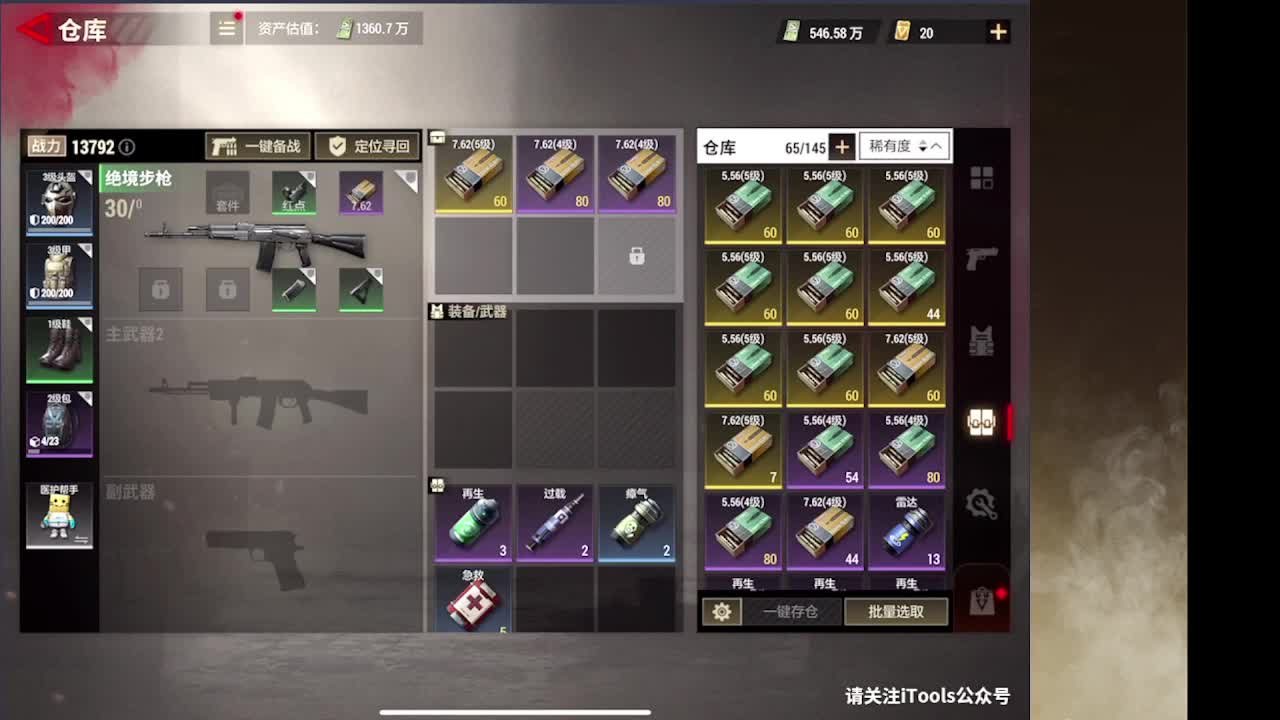
Task: Open the bag icon with red dot notification
Action: (982, 600)
